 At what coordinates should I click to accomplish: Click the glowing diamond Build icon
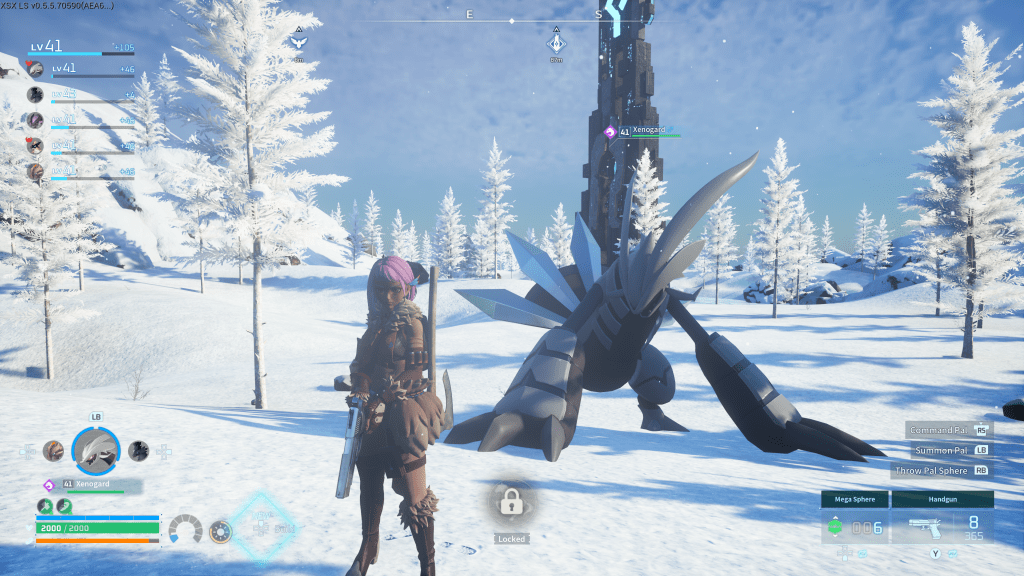click(x=264, y=526)
